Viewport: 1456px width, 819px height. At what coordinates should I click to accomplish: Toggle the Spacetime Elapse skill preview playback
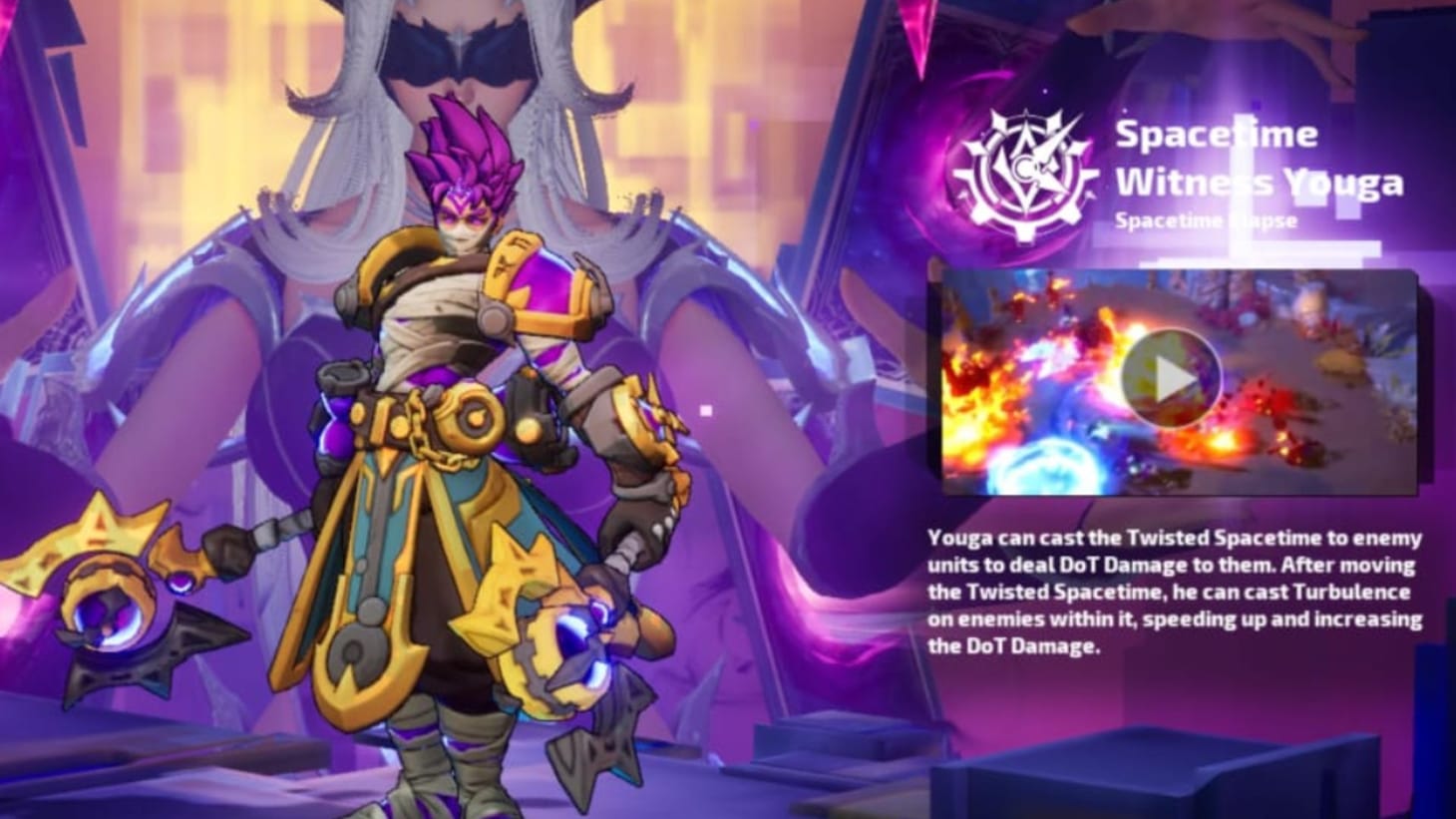tap(1172, 377)
